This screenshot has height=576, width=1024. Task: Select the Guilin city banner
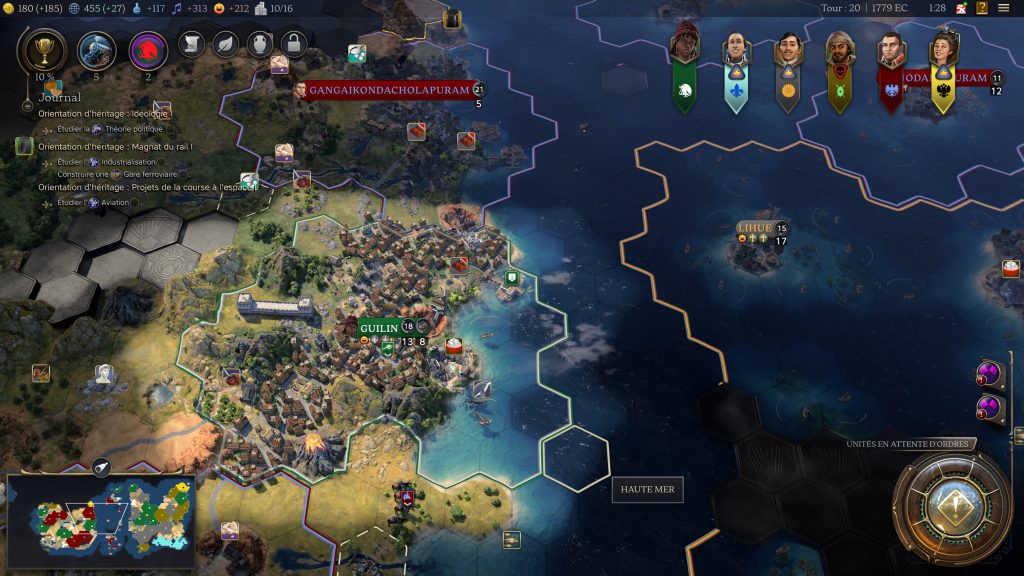pos(379,328)
